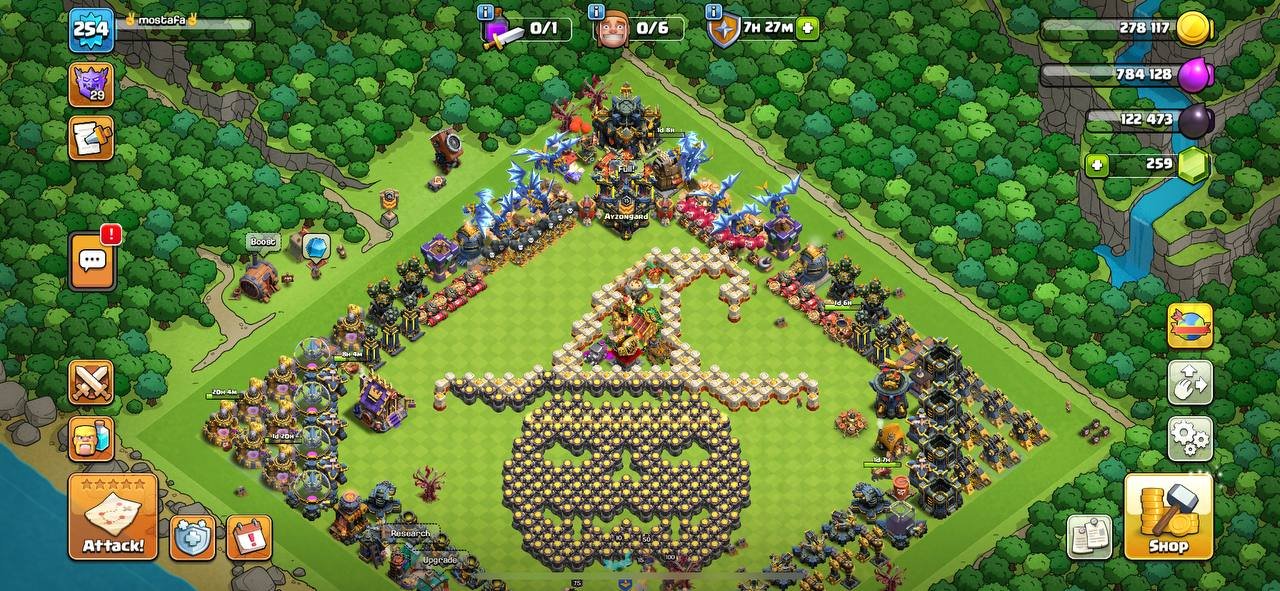Image resolution: width=1280 pixels, height=591 pixels.
Task: Show info for the 0/1 sword counter
Action: pyautogui.click(x=486, y=12)
